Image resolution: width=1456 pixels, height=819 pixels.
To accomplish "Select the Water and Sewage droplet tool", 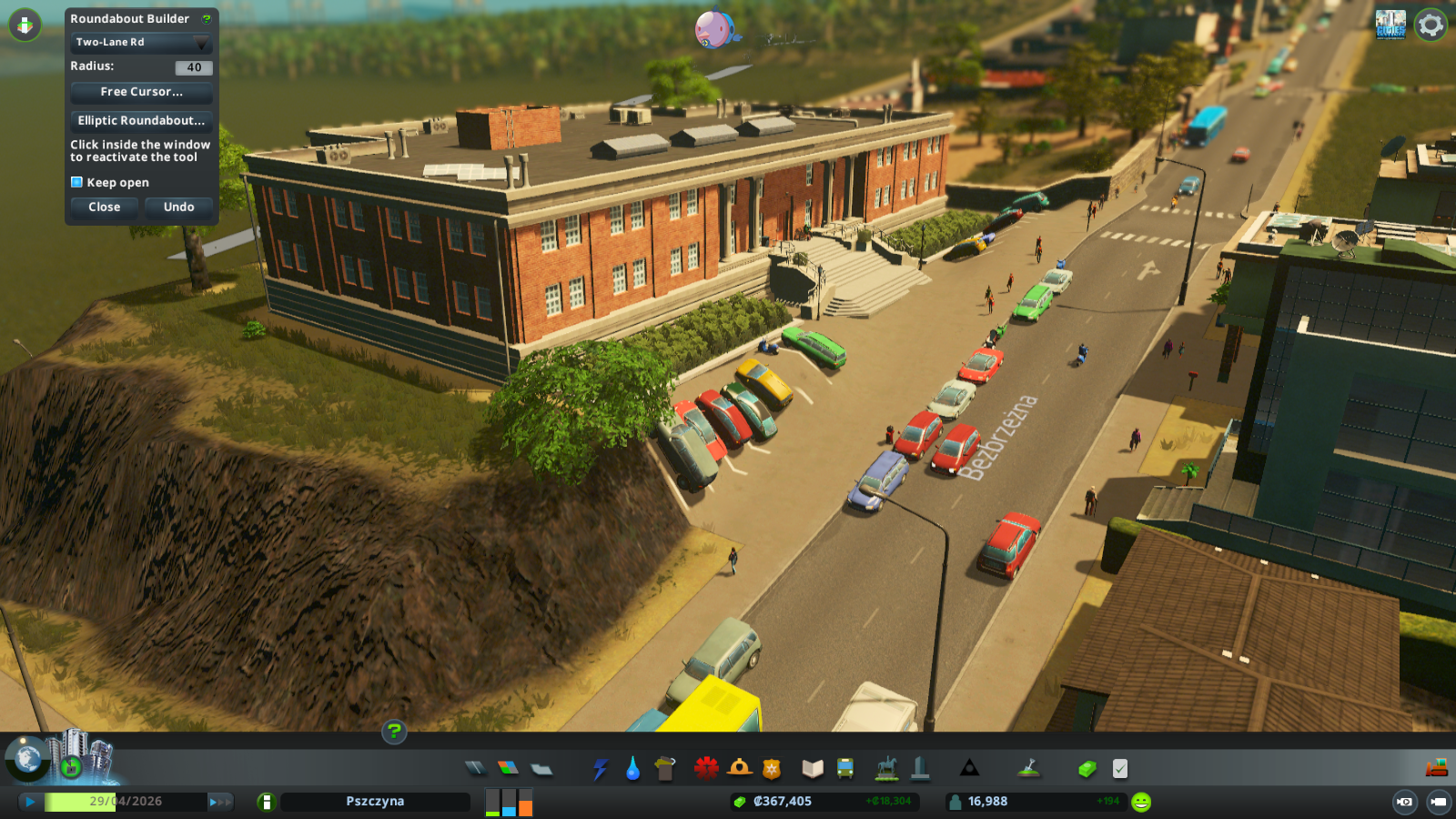I will 633,769.
